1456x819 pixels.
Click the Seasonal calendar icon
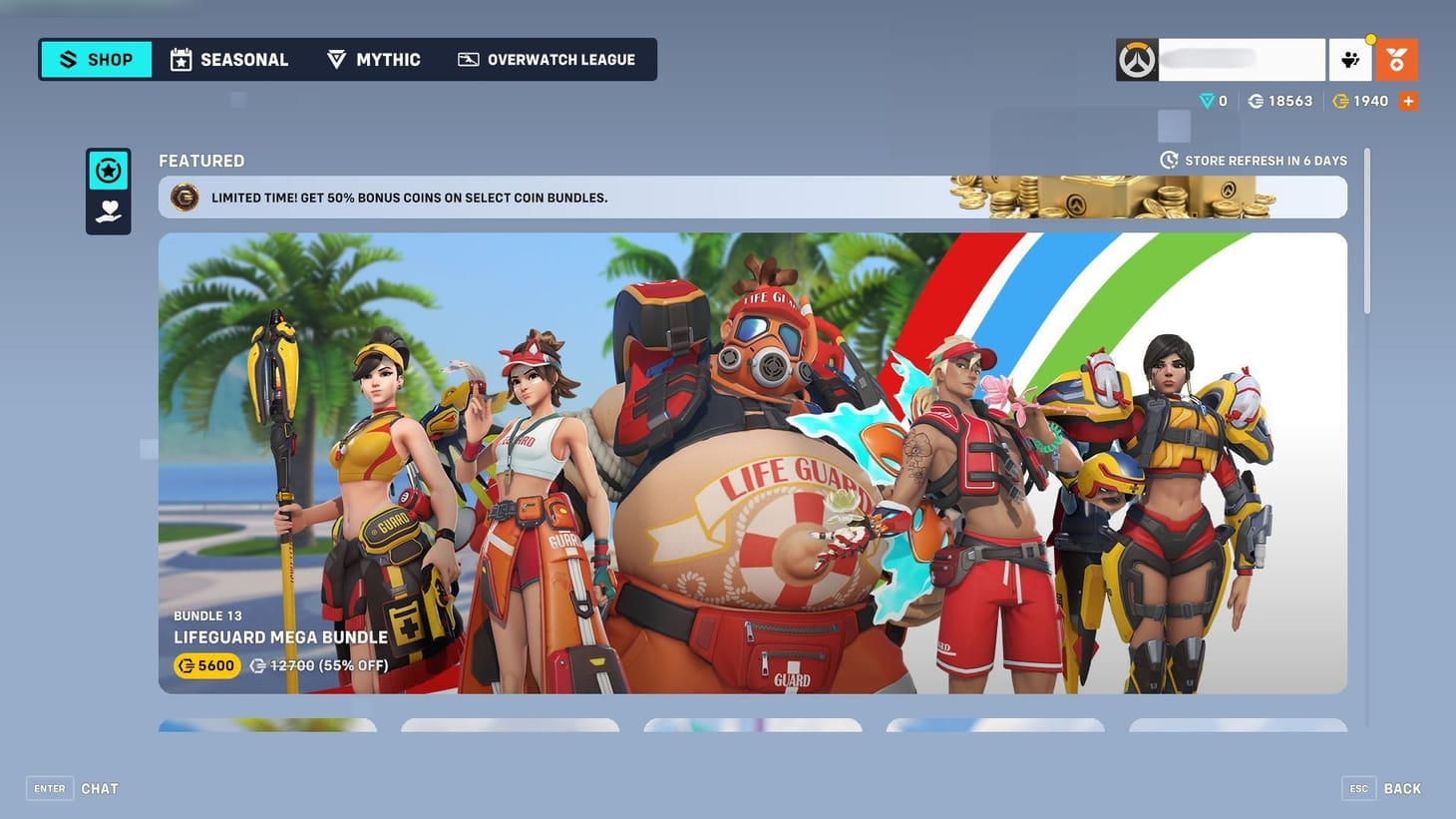click(x=181, y=59)
